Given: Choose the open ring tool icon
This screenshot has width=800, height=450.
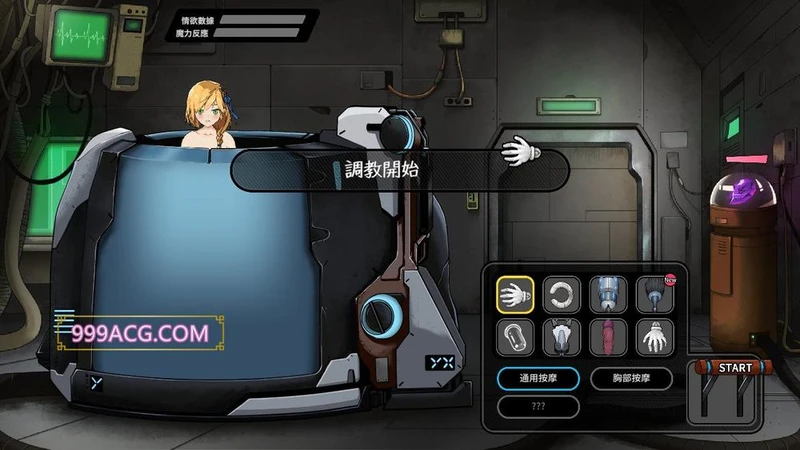Looking at the screenshot, I should pos(562,294).
